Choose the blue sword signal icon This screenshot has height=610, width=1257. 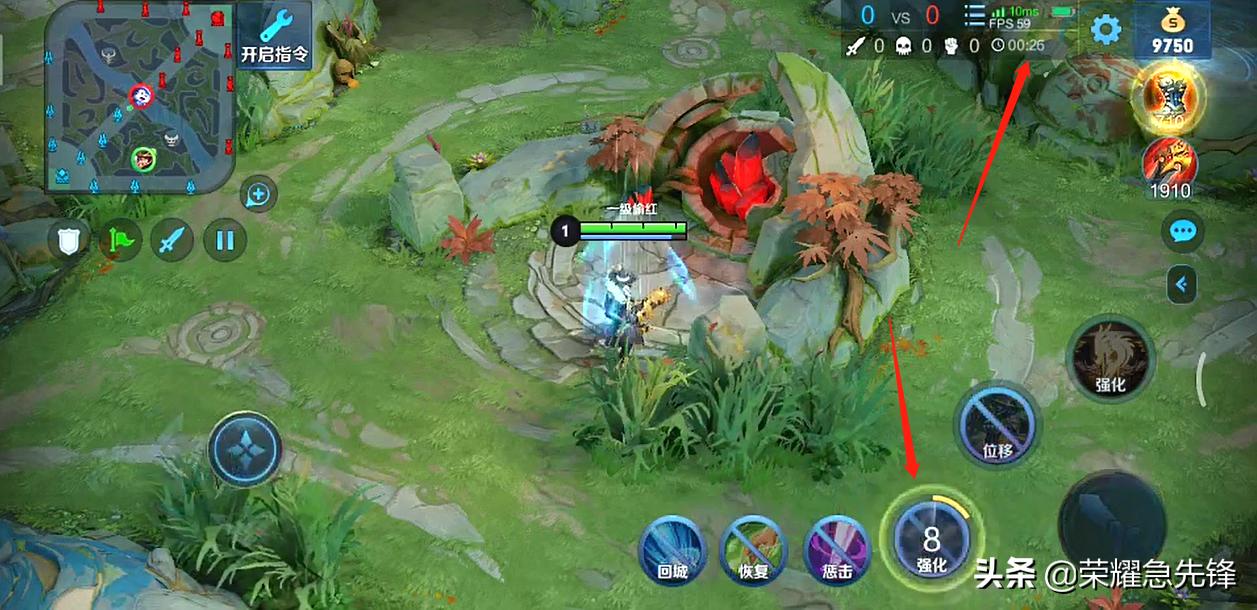tap(172, 240)
